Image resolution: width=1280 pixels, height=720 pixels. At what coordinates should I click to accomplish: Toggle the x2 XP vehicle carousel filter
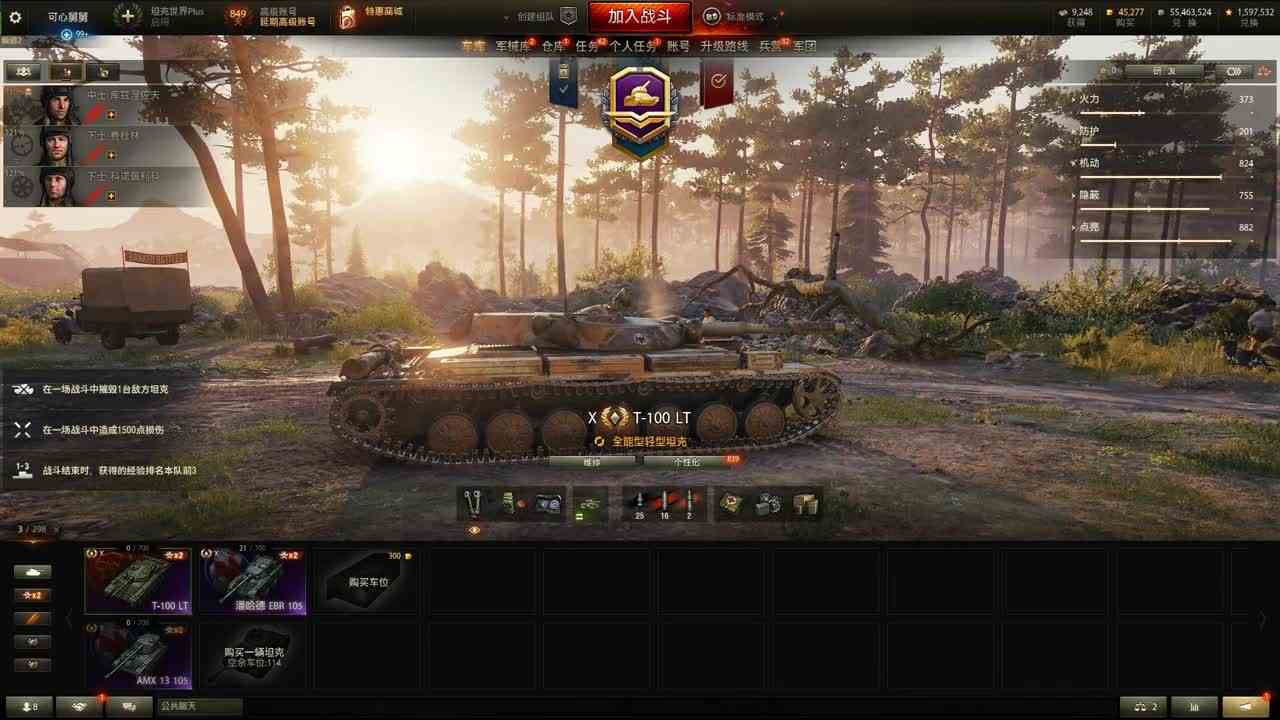[x=32, y=594]
